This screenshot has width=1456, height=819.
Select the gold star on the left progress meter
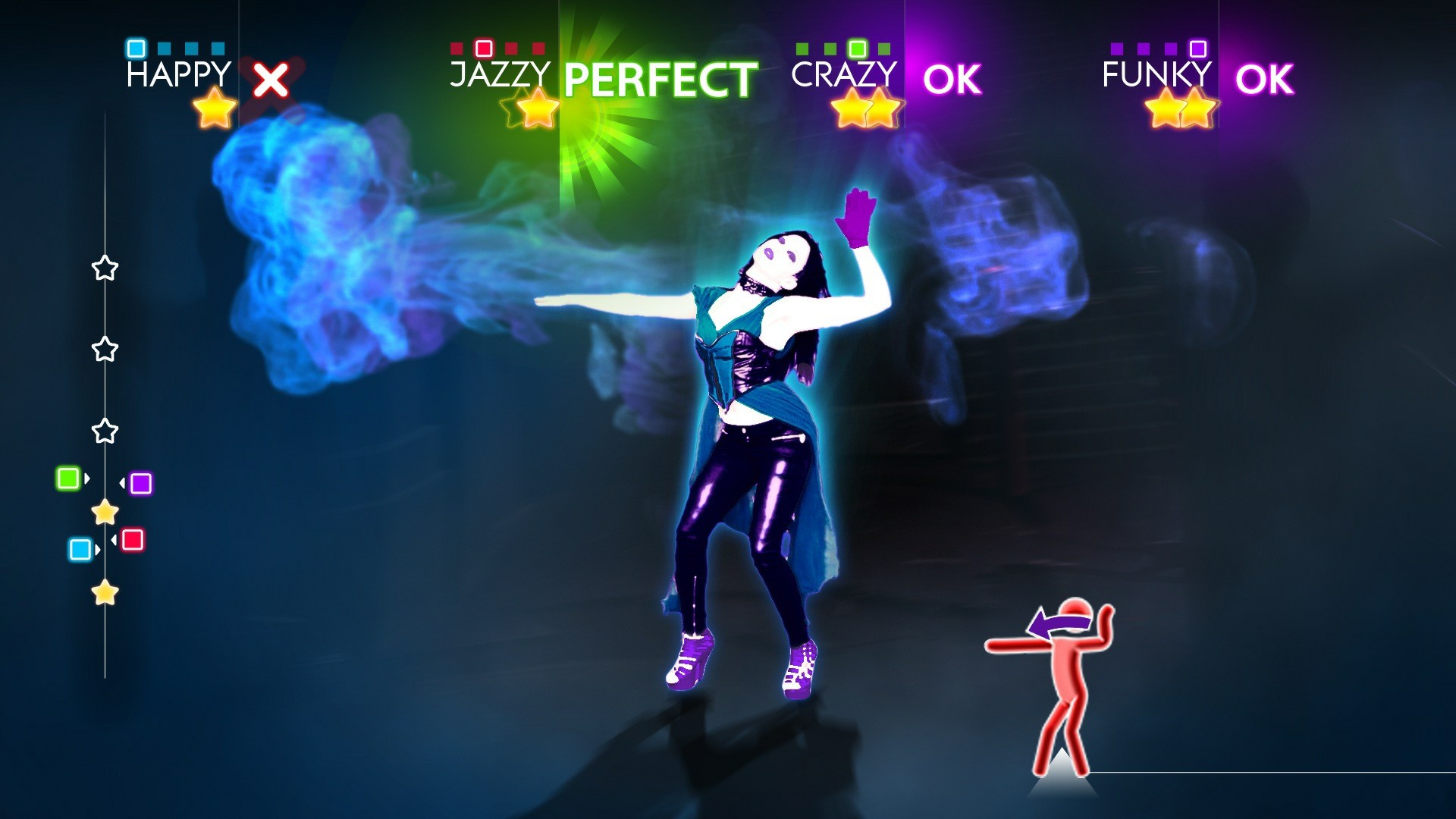(105, 513)
